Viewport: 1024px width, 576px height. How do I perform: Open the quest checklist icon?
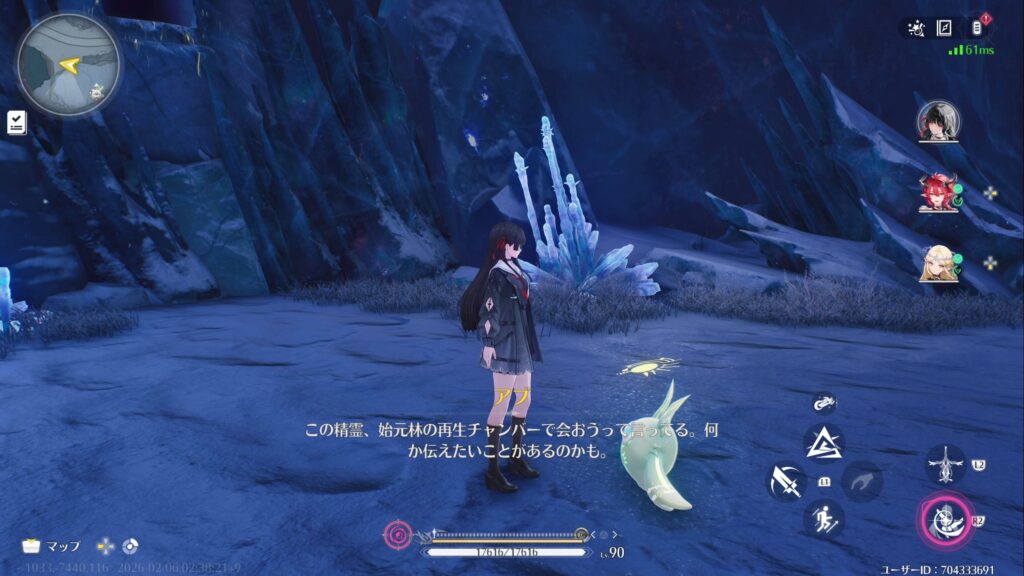click(16, 122)
